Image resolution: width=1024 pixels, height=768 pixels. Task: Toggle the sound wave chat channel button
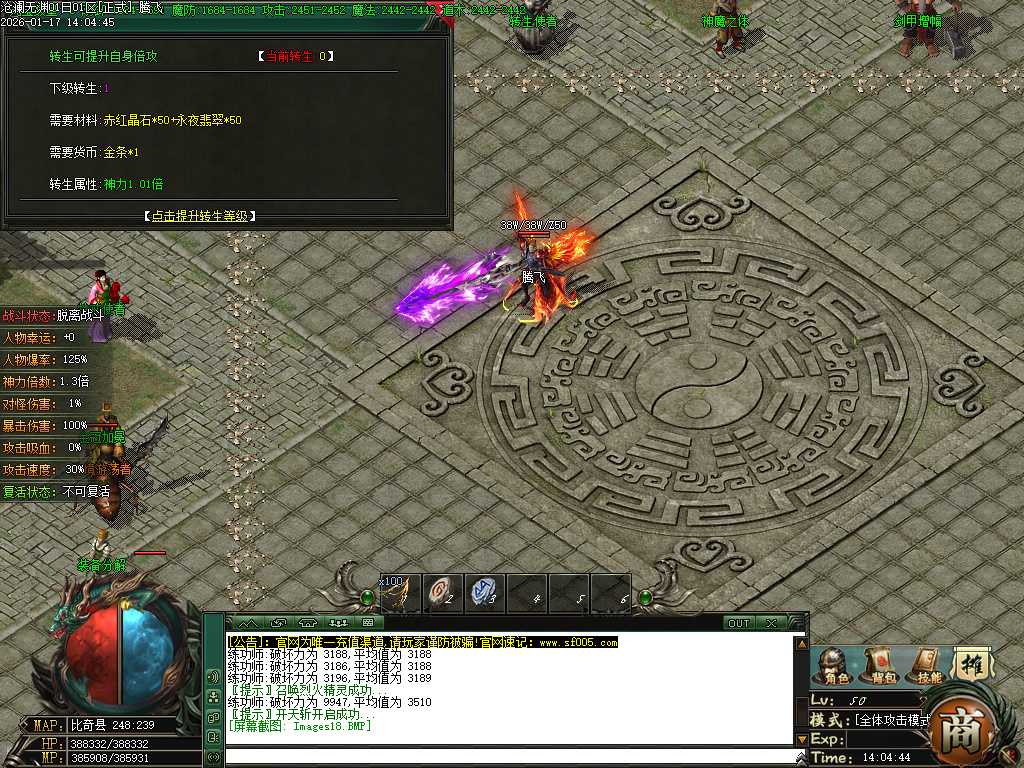pyautogui.click(x=213, y=677)
